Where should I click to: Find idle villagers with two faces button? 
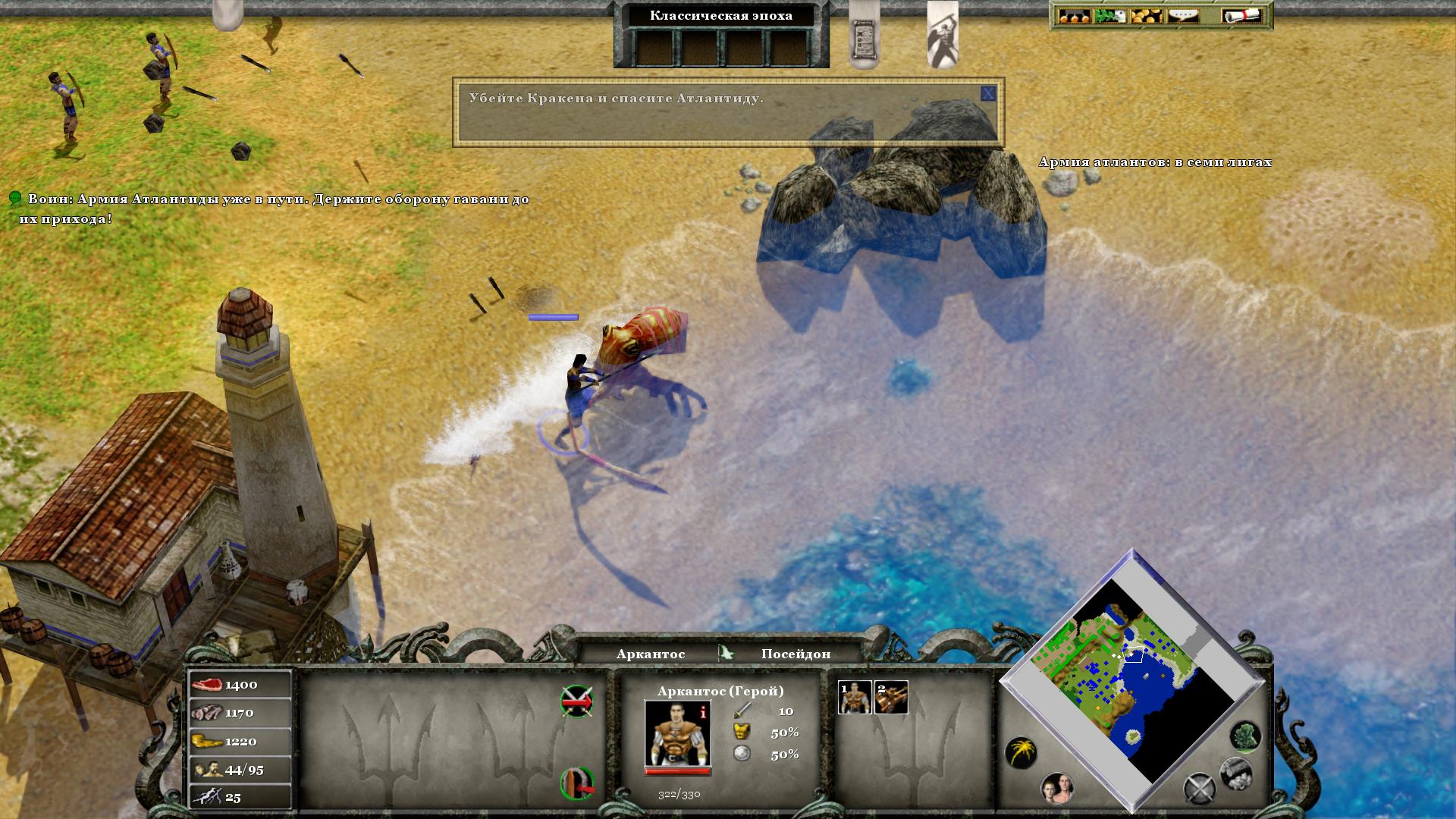[1057, 789]
